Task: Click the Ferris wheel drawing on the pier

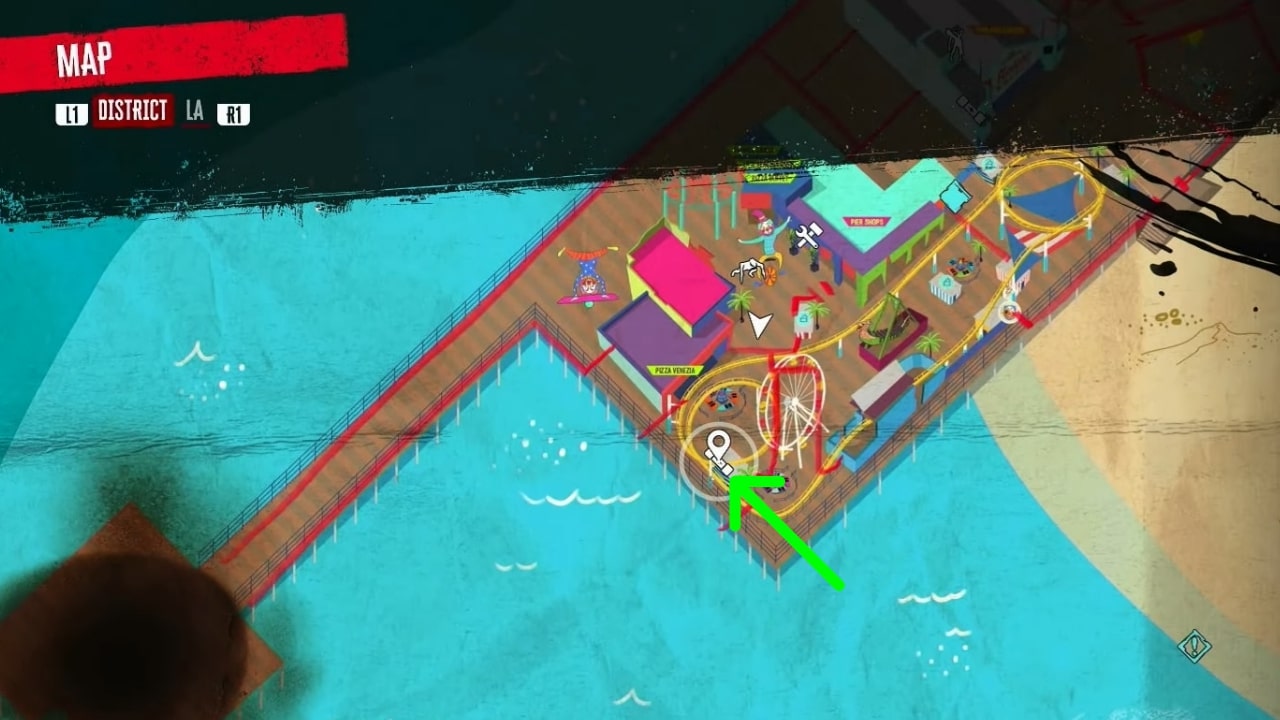Action: (792, 403)
